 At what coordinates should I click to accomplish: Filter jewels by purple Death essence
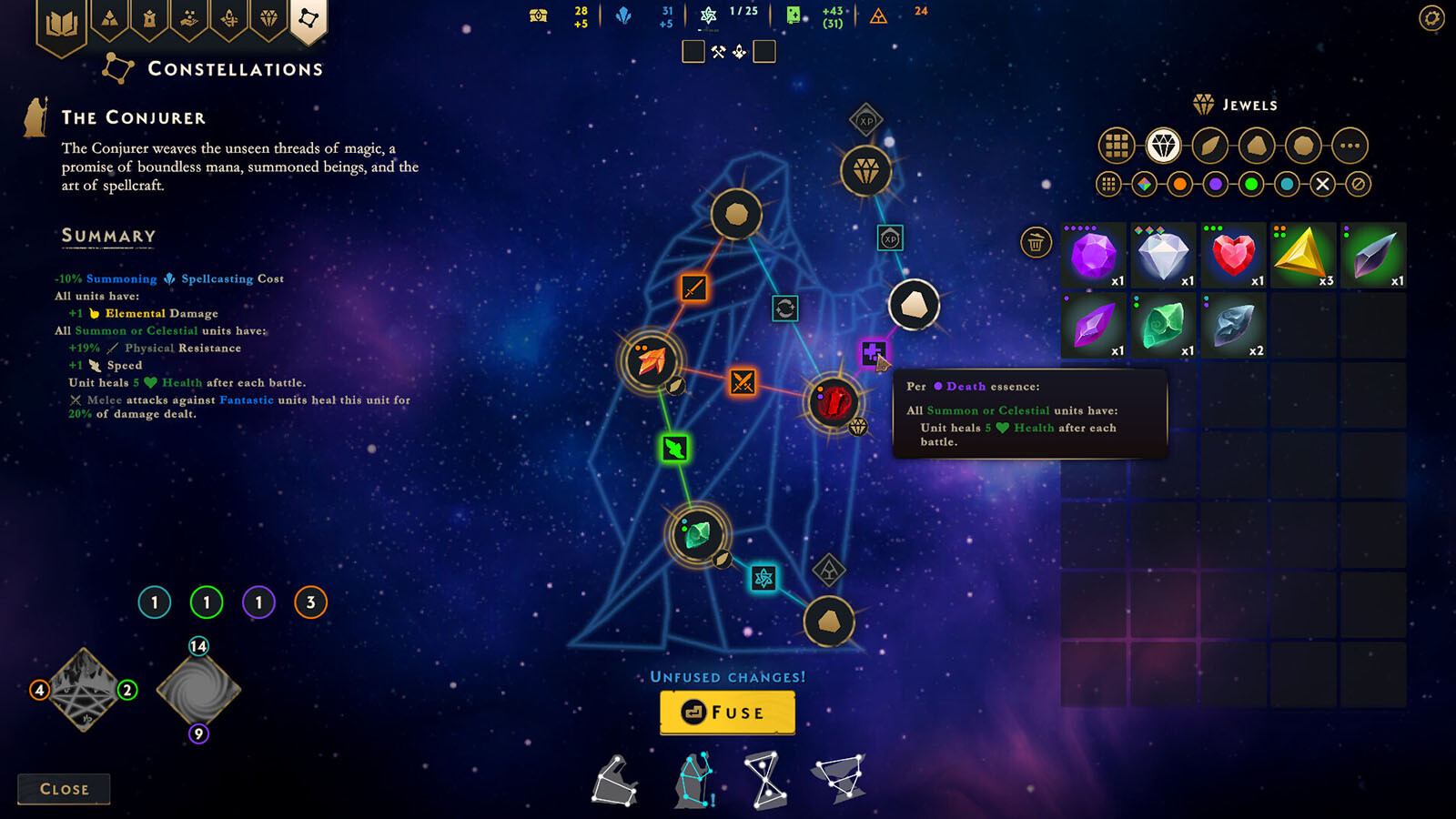1216,185
